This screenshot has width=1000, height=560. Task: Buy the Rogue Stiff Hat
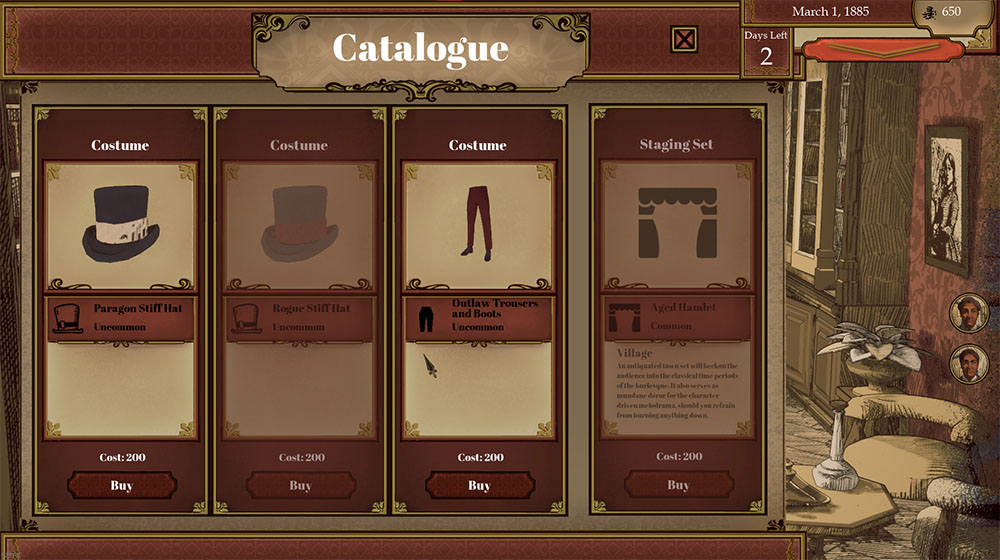(300, 486)
